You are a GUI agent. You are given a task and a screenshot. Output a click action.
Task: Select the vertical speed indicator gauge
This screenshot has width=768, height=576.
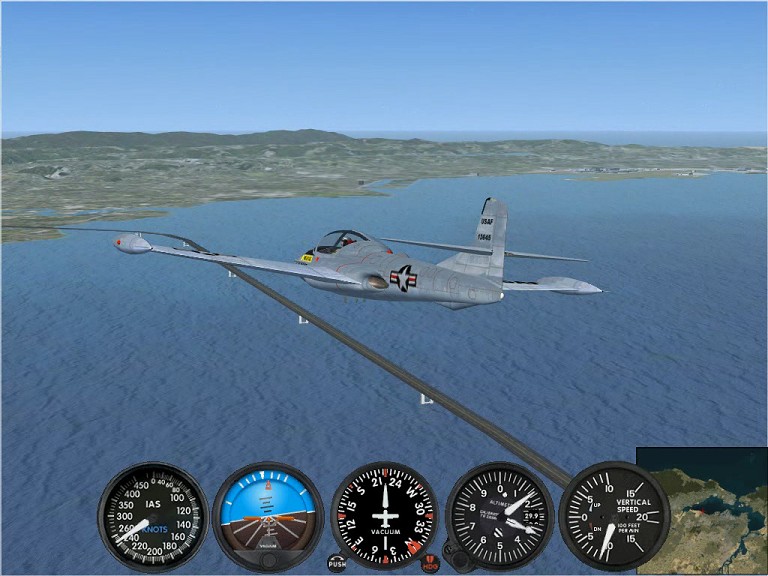point(613,516)
